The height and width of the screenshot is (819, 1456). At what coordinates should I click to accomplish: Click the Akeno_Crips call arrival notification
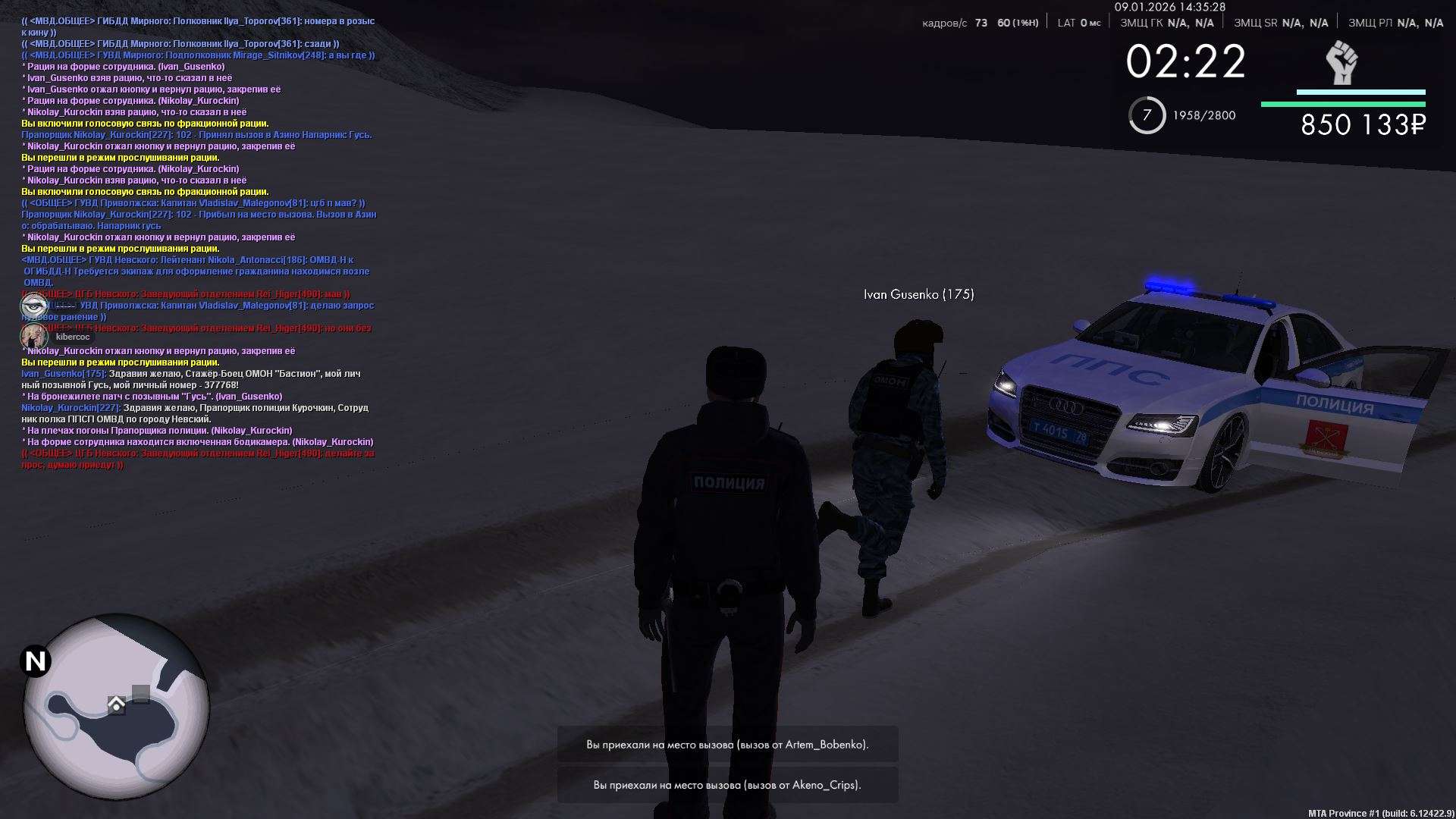pyautogui.click(x=727, y=785)
